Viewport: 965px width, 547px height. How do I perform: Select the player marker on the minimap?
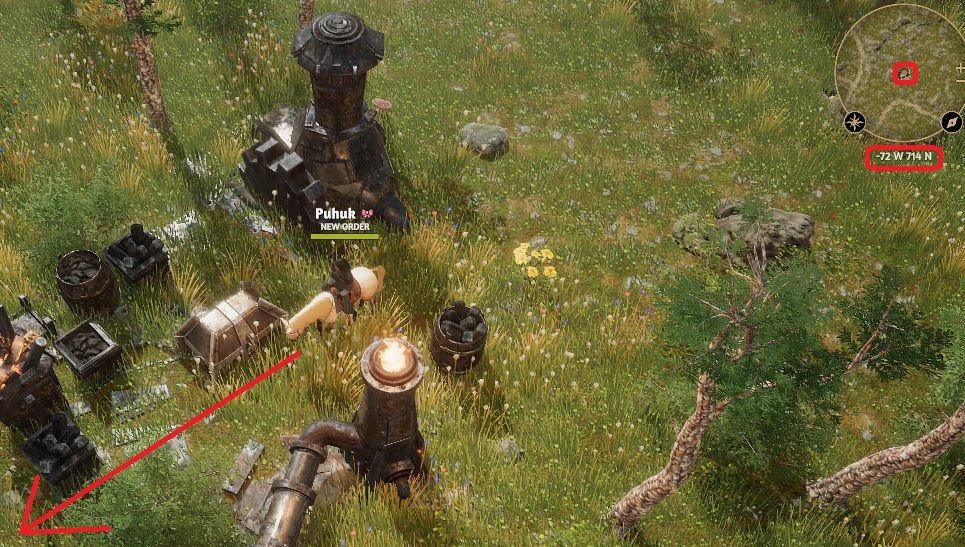coord(905,73)
